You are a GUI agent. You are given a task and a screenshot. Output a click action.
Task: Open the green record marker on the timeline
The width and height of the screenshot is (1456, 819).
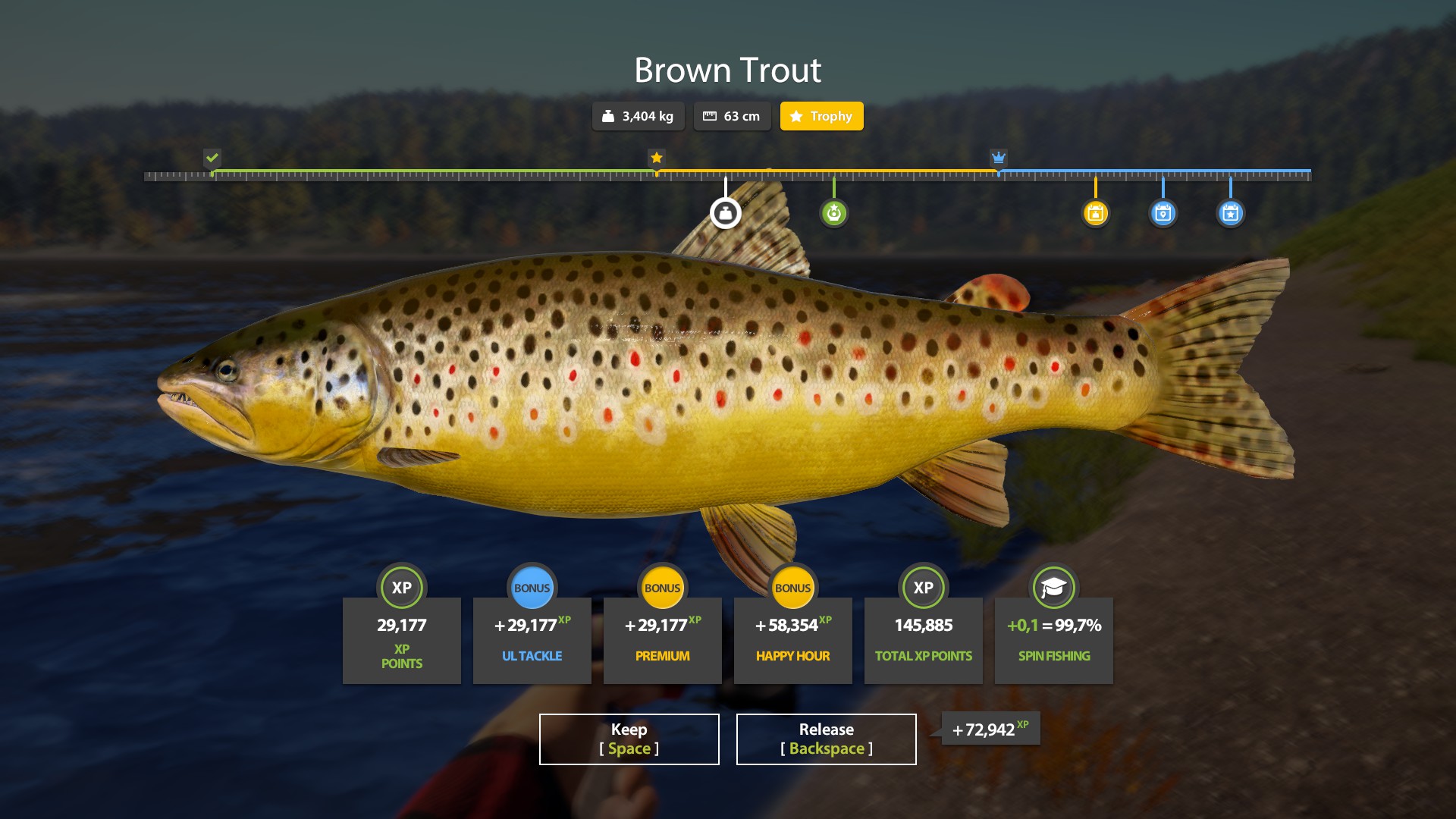tap(834, 213)
